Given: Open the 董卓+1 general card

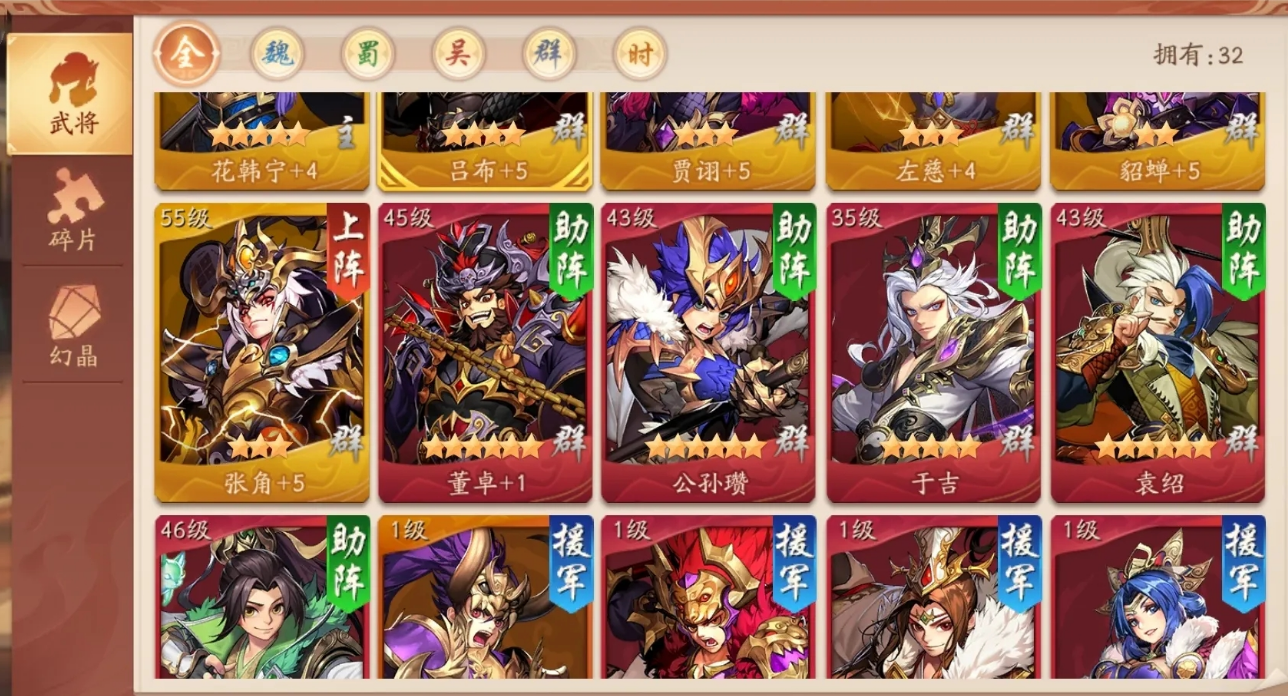Looking at the screenshot, I should tap(485, 352).
